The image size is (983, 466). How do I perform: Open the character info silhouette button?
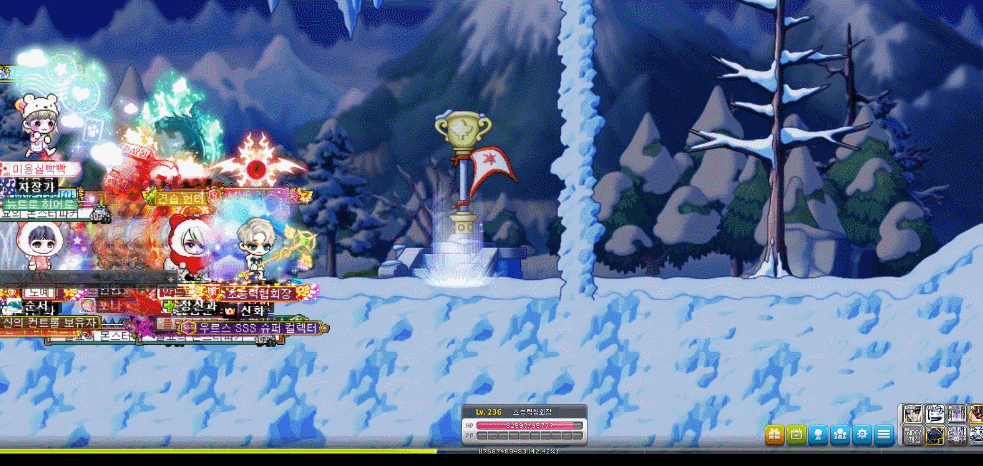[819, 434]
